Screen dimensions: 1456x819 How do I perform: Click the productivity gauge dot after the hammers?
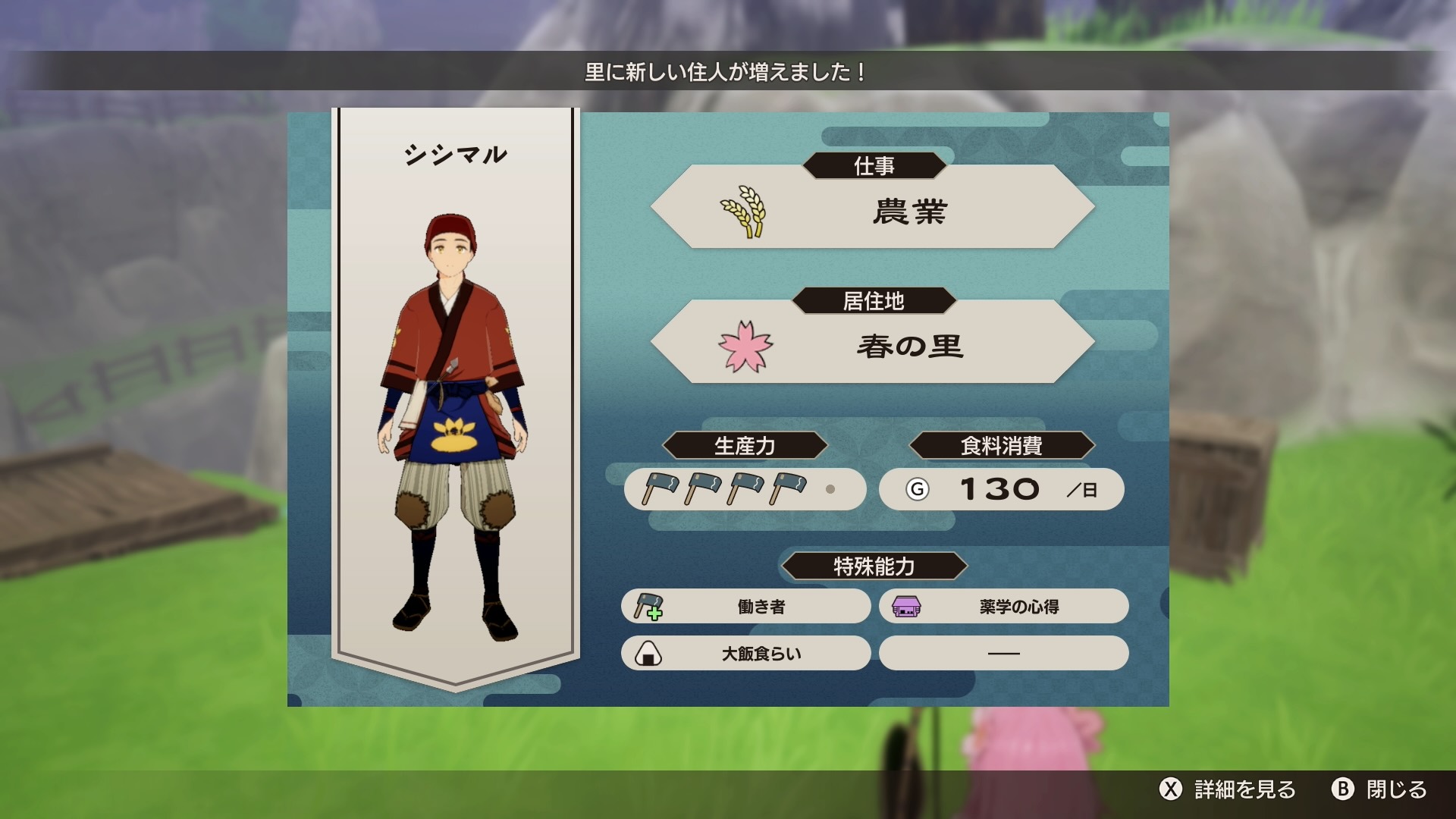click(830, 490)
